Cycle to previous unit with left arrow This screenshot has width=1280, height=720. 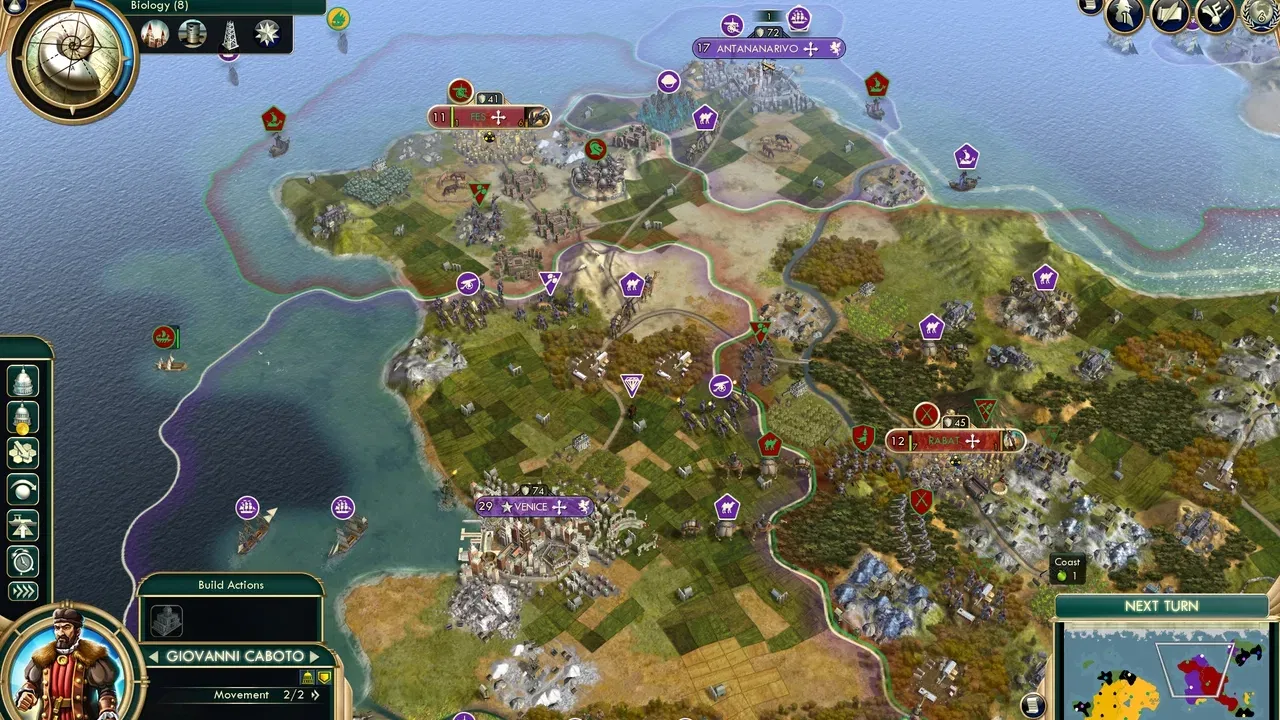154,657
